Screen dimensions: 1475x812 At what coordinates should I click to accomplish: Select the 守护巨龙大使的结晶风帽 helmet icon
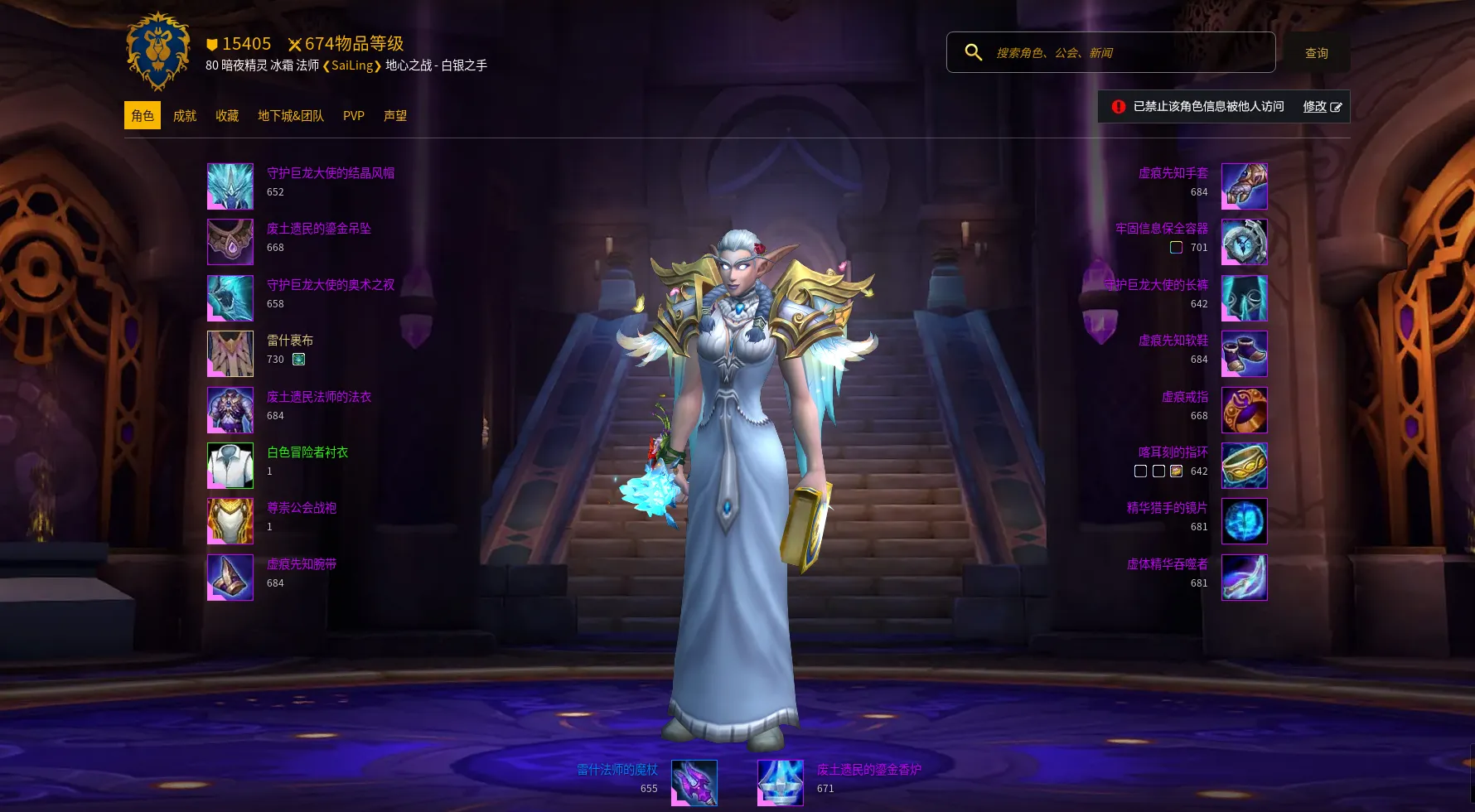[x=230, y=186]
